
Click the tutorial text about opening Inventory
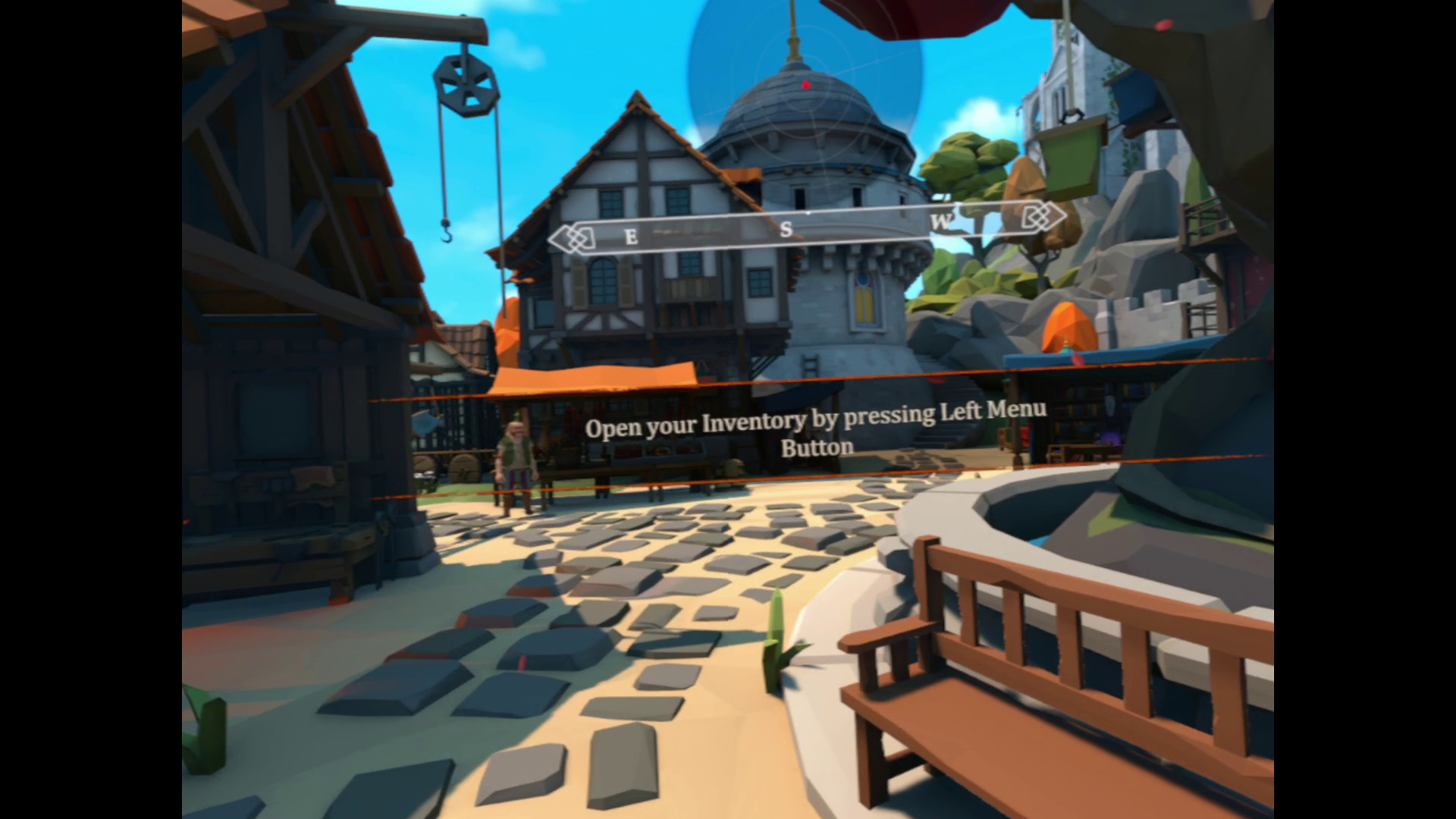tap(817, 428)
